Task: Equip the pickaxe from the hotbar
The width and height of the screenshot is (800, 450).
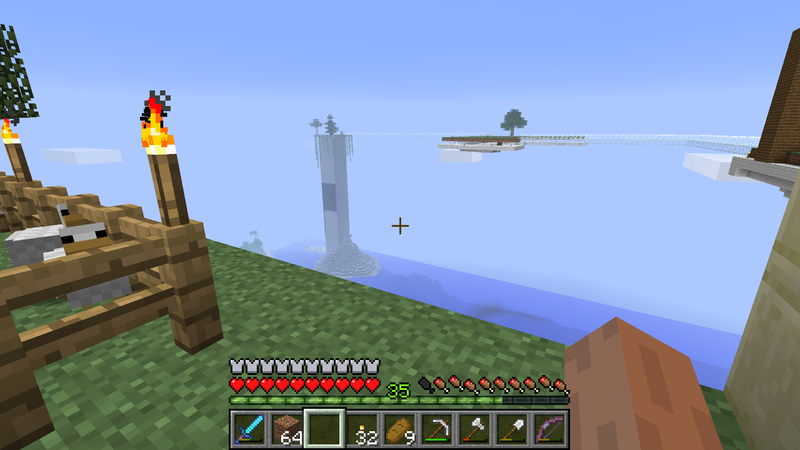Action: 437,429
